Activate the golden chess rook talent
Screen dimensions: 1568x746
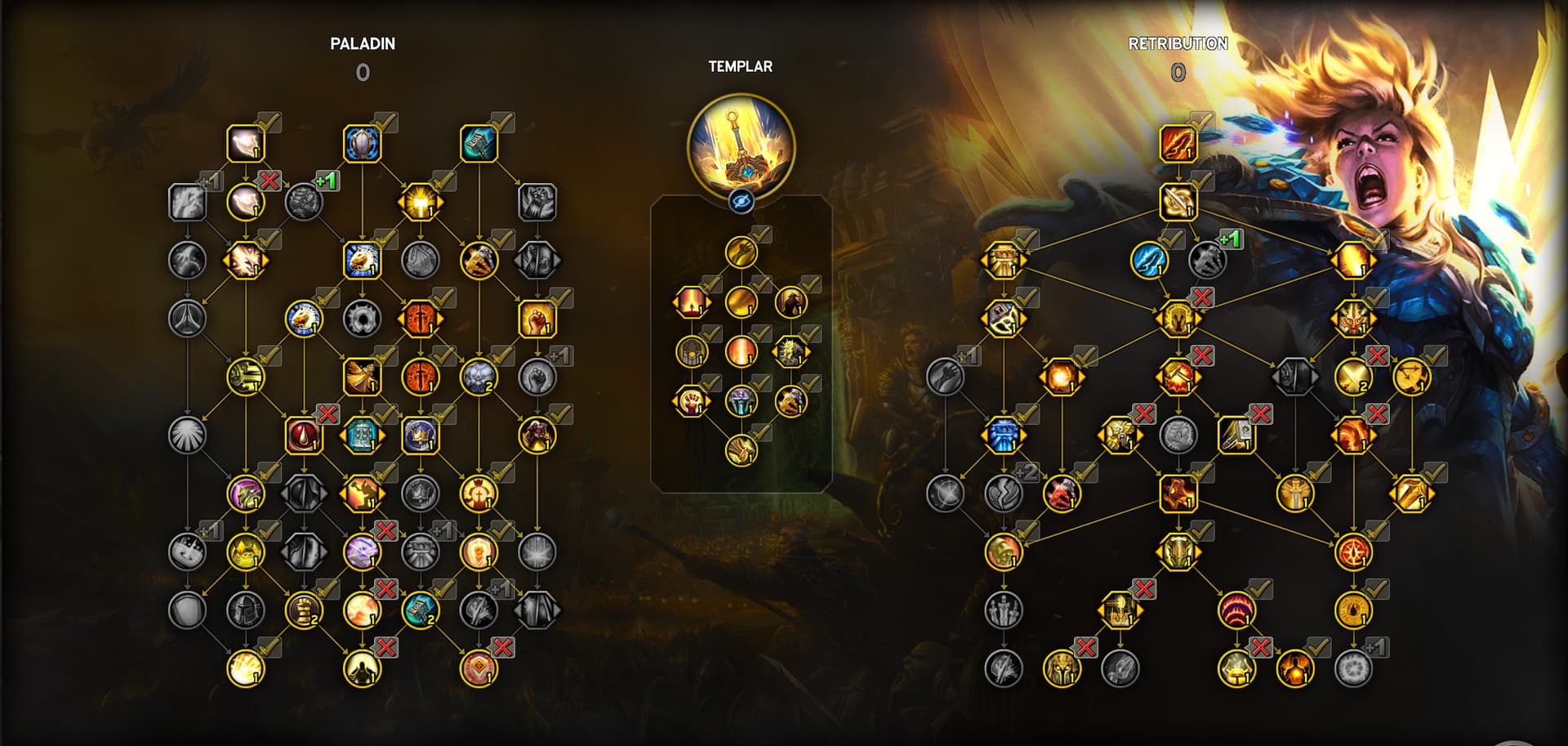point(304,610)
